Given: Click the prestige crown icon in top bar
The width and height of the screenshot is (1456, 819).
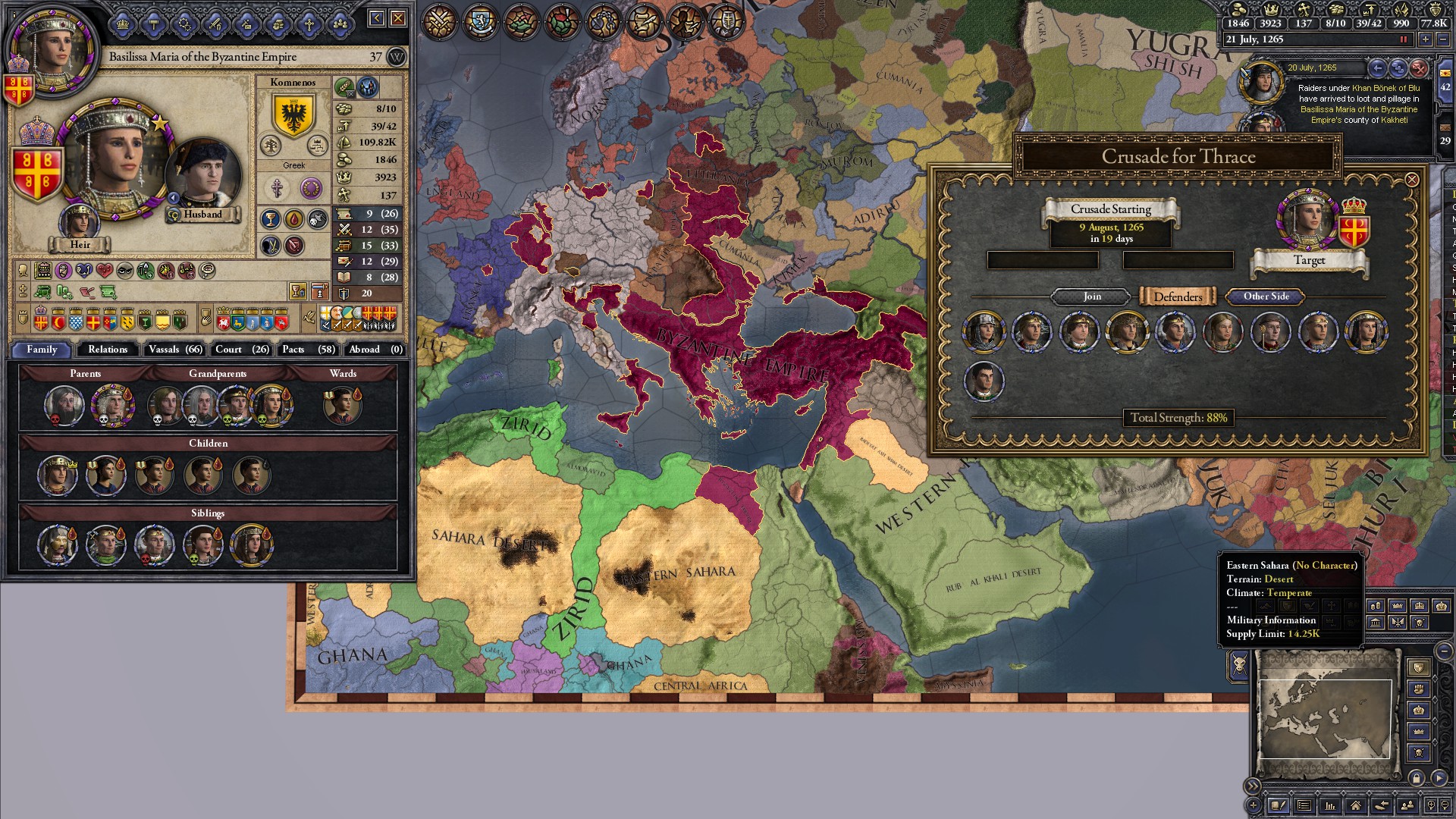Looking at the screenshot, I should 1271,11.
